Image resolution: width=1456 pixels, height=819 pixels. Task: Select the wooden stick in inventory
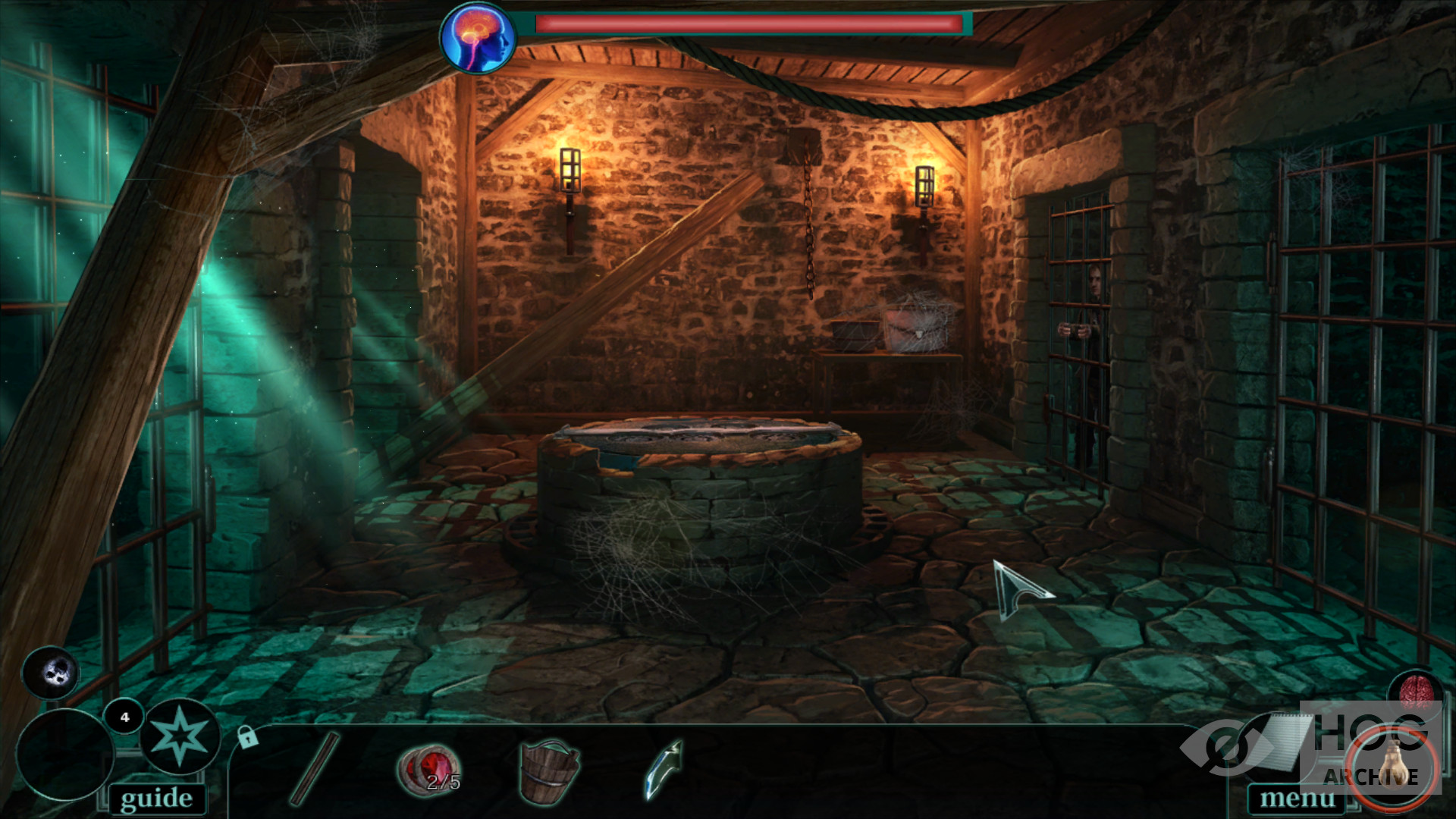[315, 767]
